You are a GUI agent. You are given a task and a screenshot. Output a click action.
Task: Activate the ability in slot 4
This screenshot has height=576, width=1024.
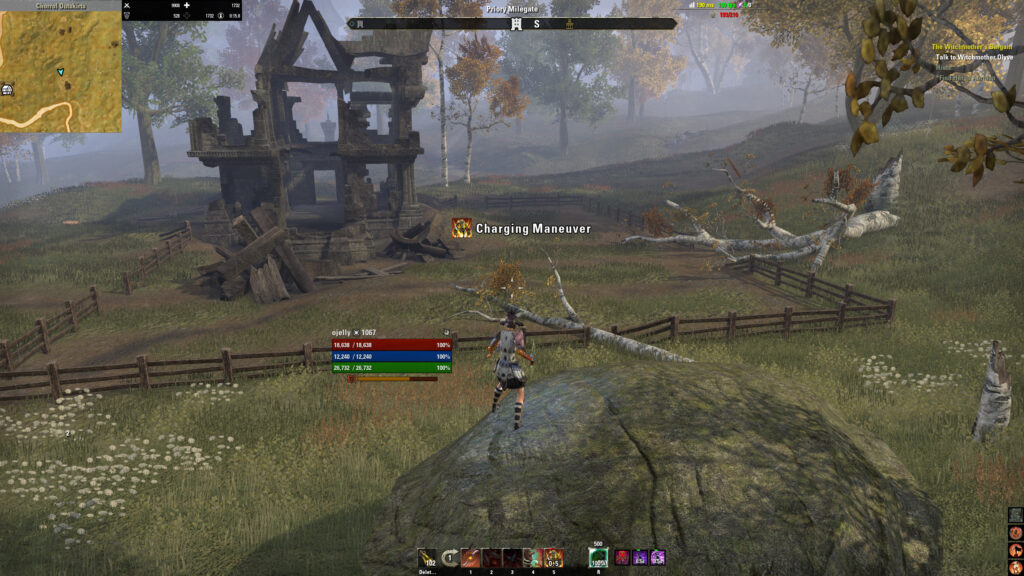click(x=533, y=558)
